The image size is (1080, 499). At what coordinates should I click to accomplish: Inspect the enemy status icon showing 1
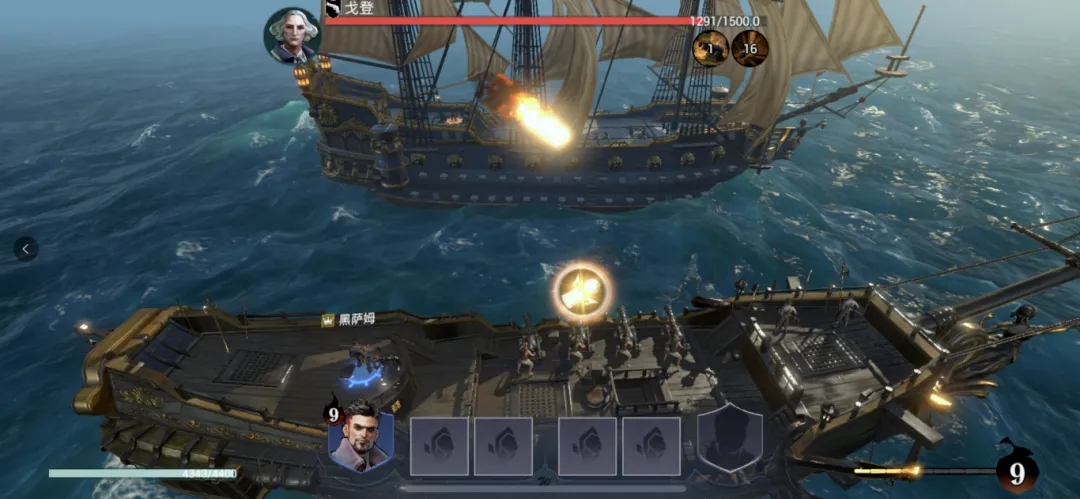(x=711, y=47)
